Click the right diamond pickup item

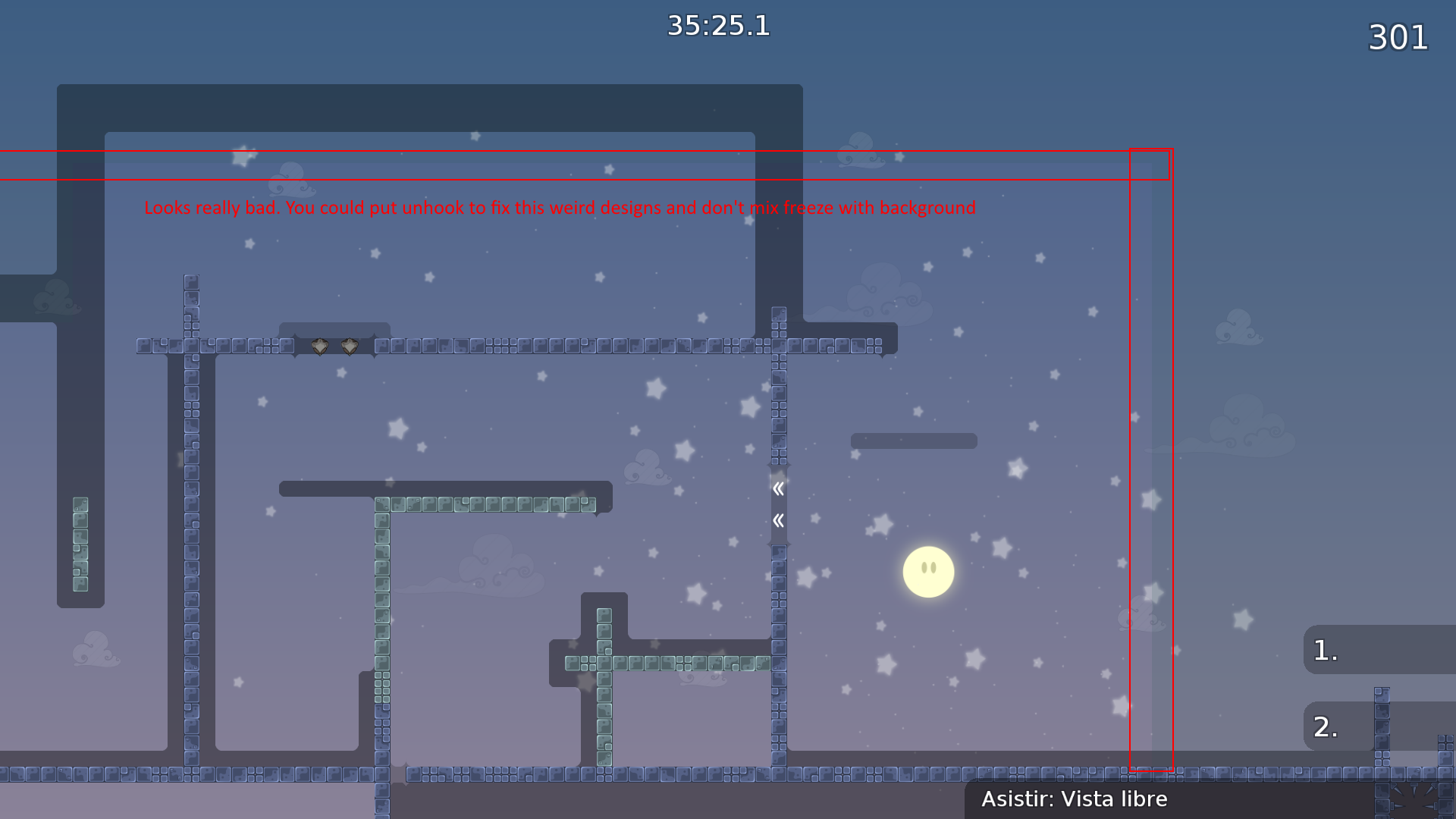(x=348, y=347)
